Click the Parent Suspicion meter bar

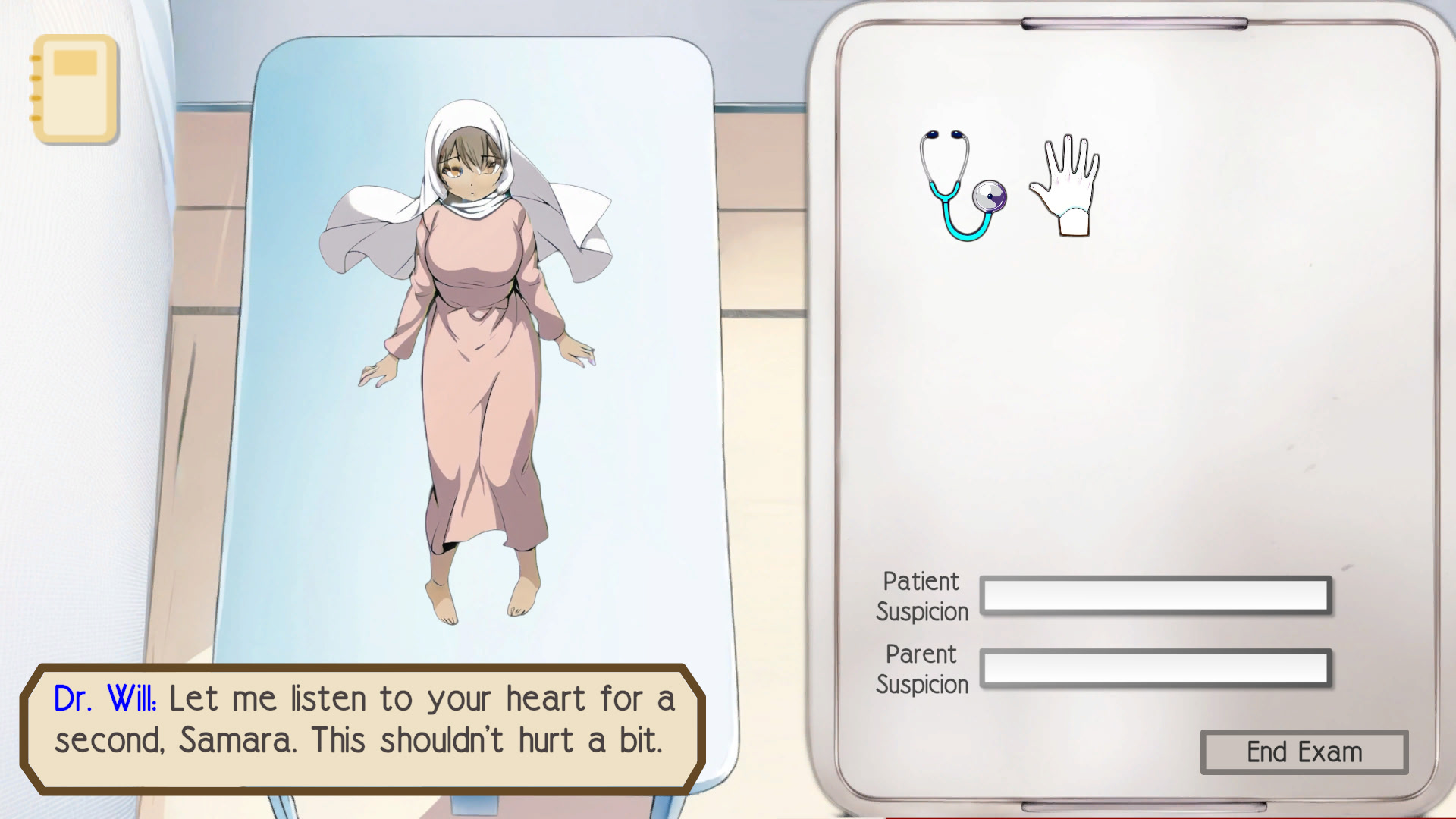coord(1156,669)
